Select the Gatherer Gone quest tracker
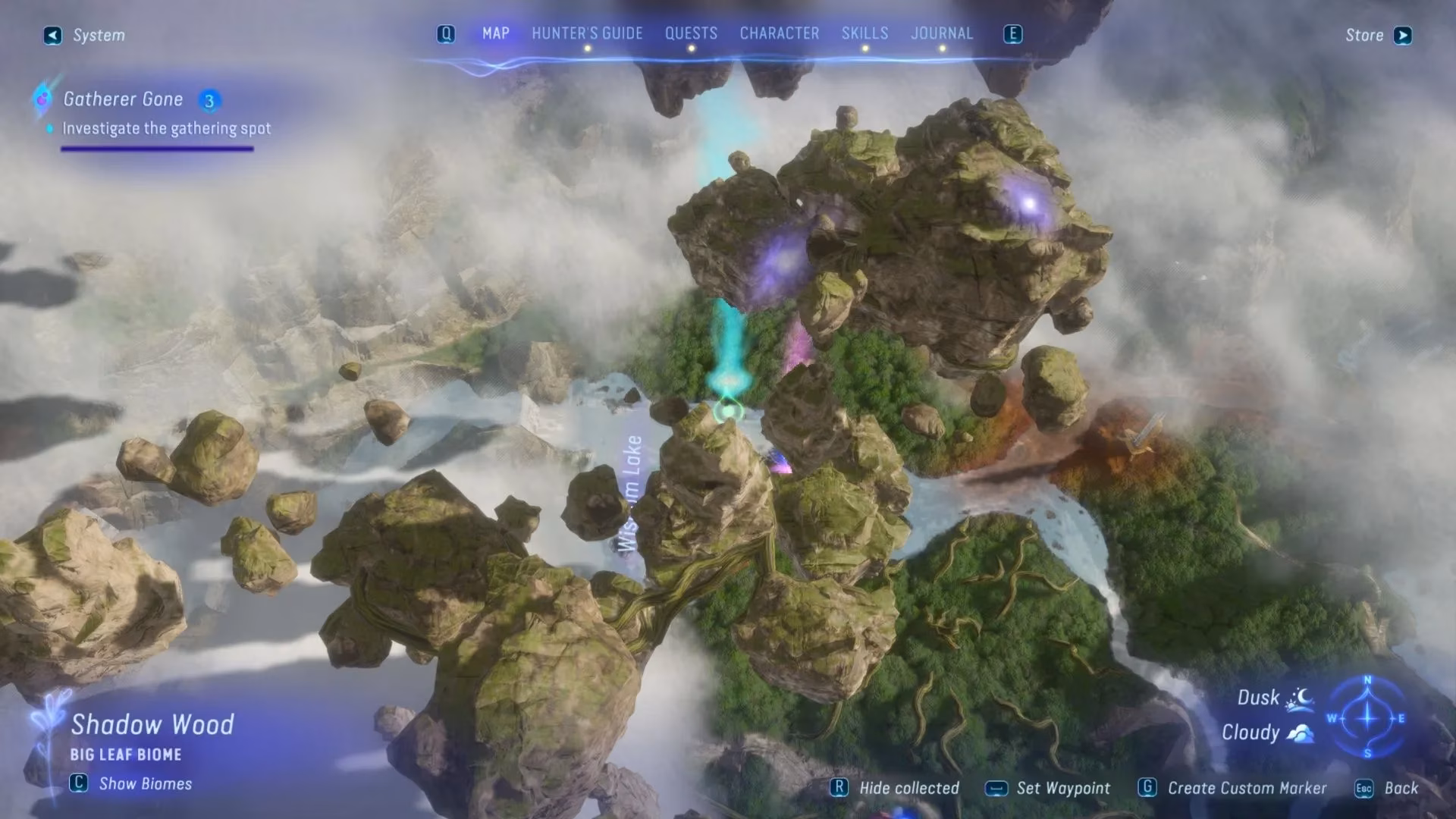Screen dimensions: 1456x819 click(124, 99)
